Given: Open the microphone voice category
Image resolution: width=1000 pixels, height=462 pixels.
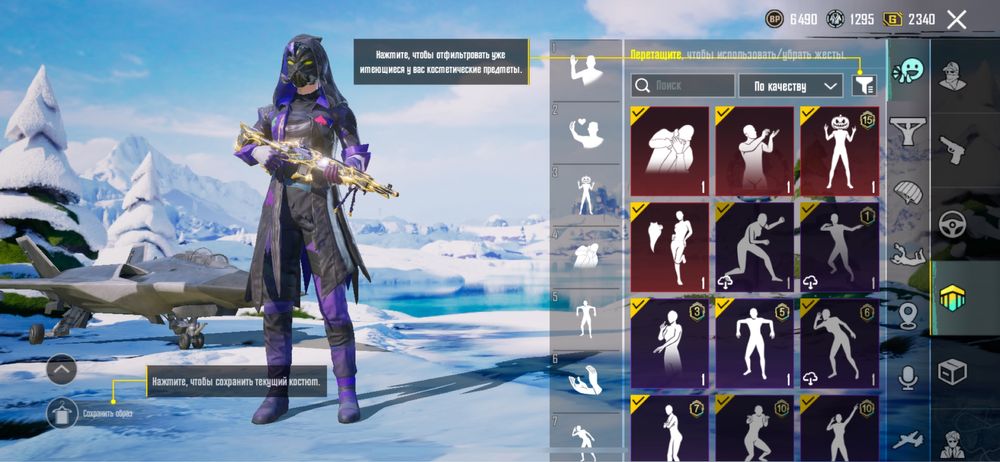Looking at the screenshot, I should coord(908,376).
